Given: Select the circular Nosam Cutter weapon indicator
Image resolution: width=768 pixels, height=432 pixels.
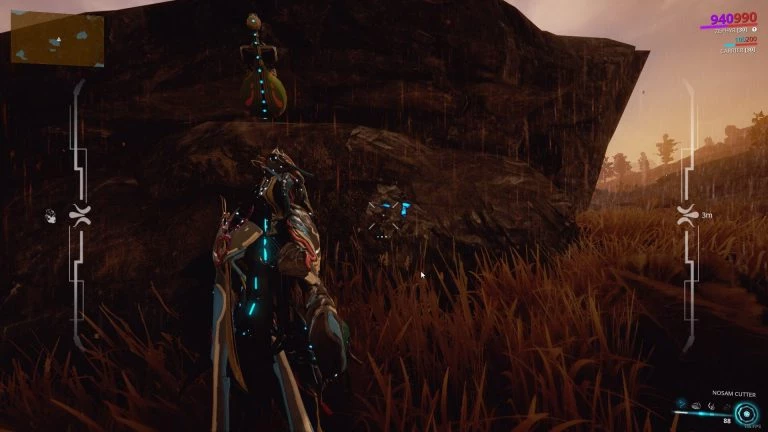Looking at the screenshot, I should pyautogui.click(x=745, y=413).
